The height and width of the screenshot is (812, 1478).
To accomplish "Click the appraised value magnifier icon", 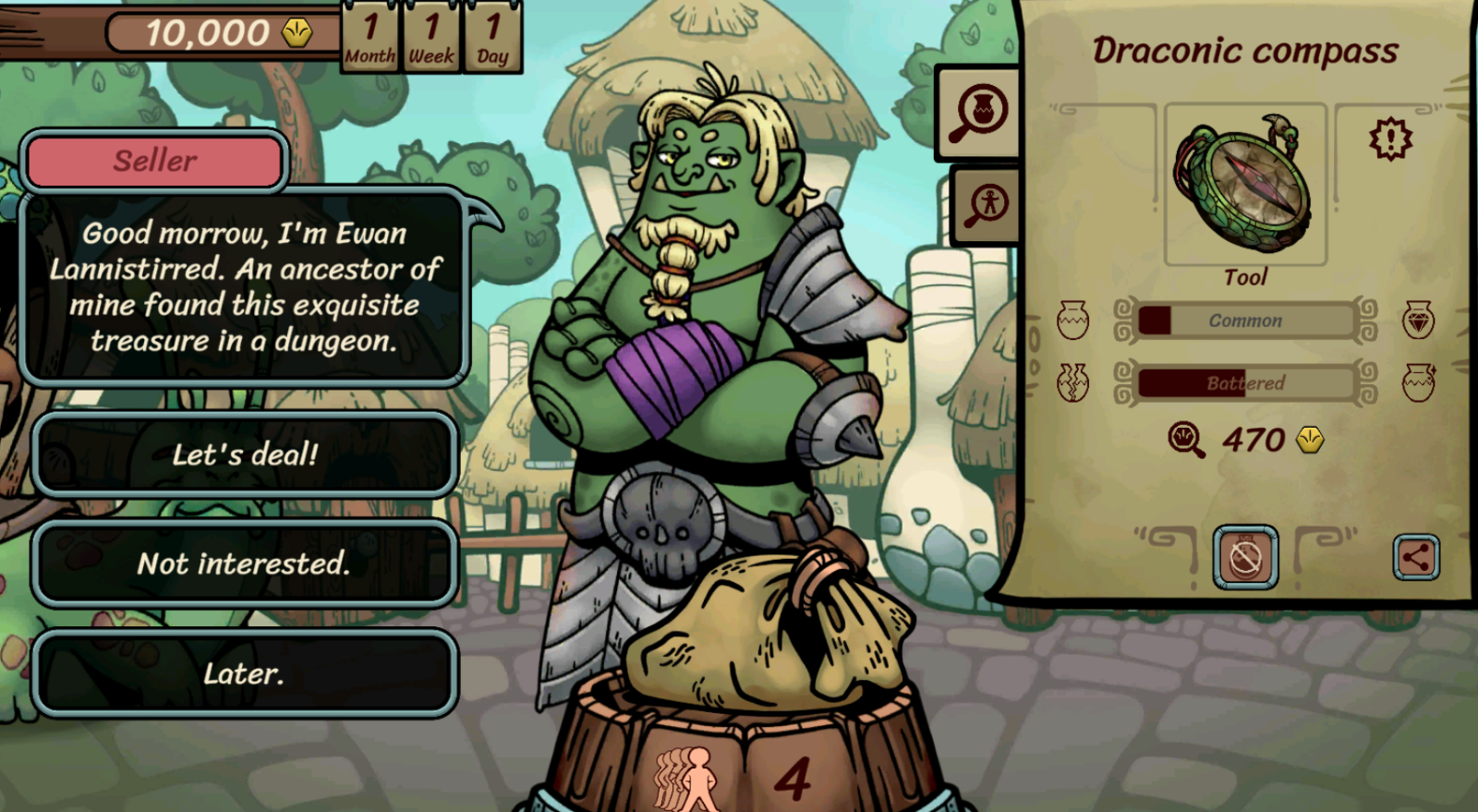I will pos(1186,440).
